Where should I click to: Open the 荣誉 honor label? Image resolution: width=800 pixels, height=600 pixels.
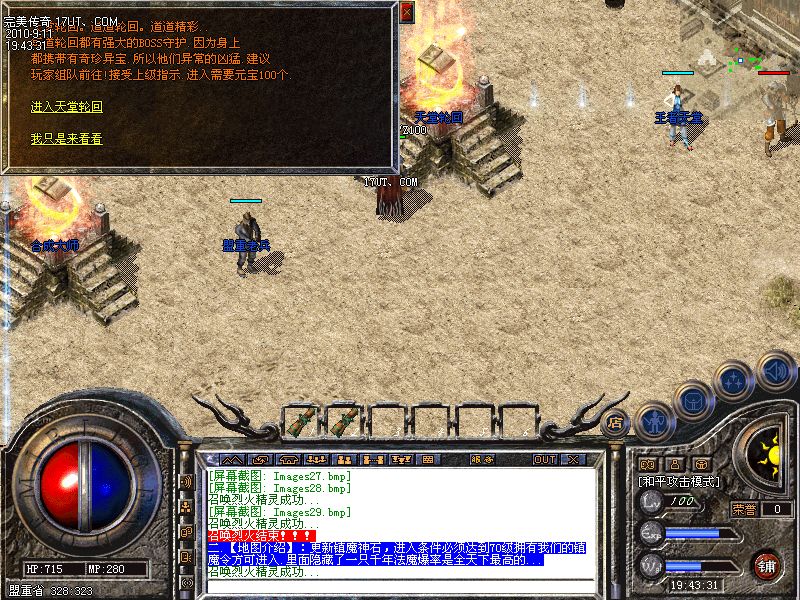coord(744,509)
